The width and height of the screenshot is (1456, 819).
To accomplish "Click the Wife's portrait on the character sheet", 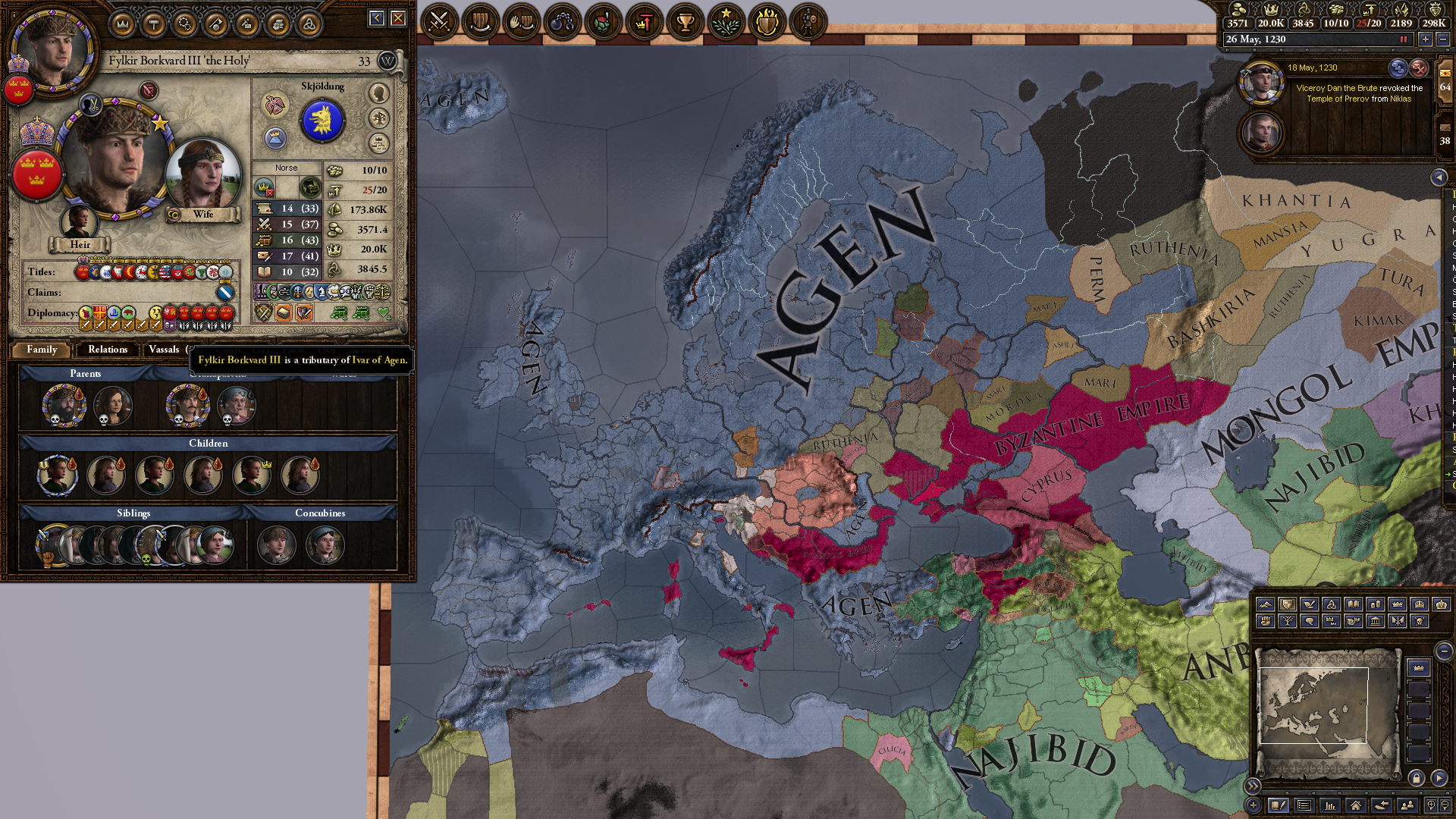I will click(x=202, y=174).
